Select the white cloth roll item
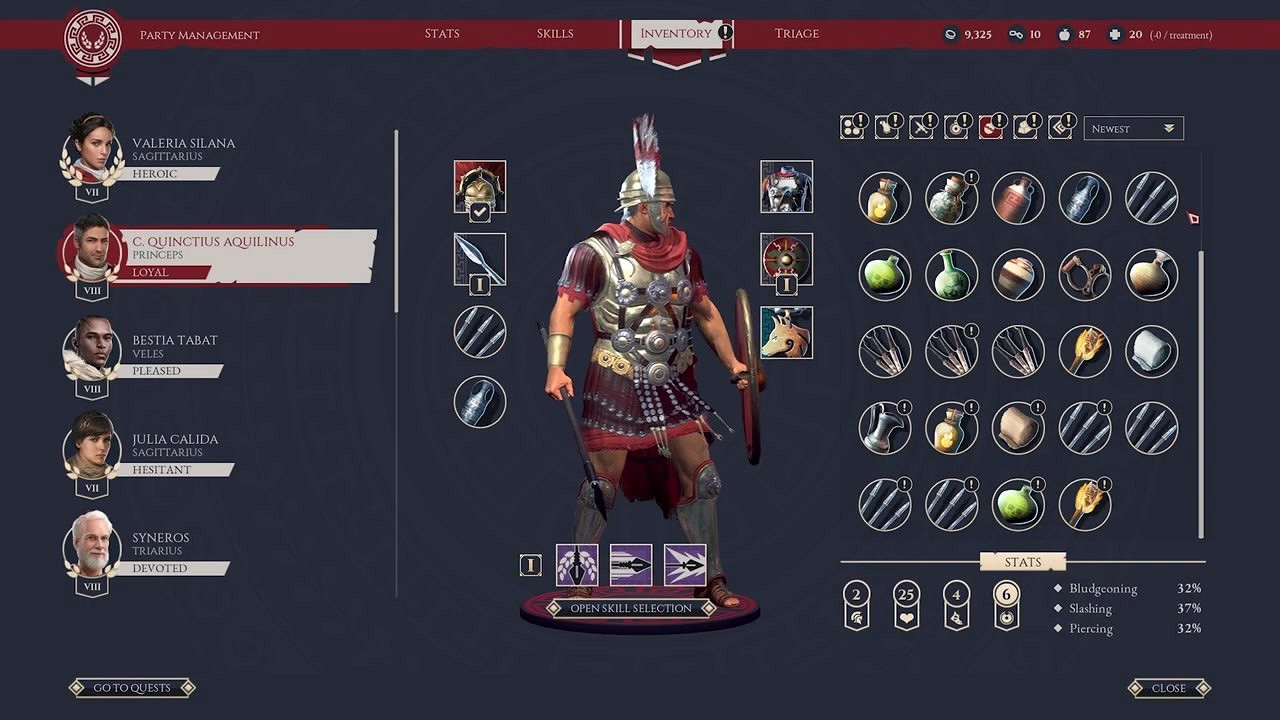Image resolution: width=1280 pixels, height=720 pixels. point(1151,351)
